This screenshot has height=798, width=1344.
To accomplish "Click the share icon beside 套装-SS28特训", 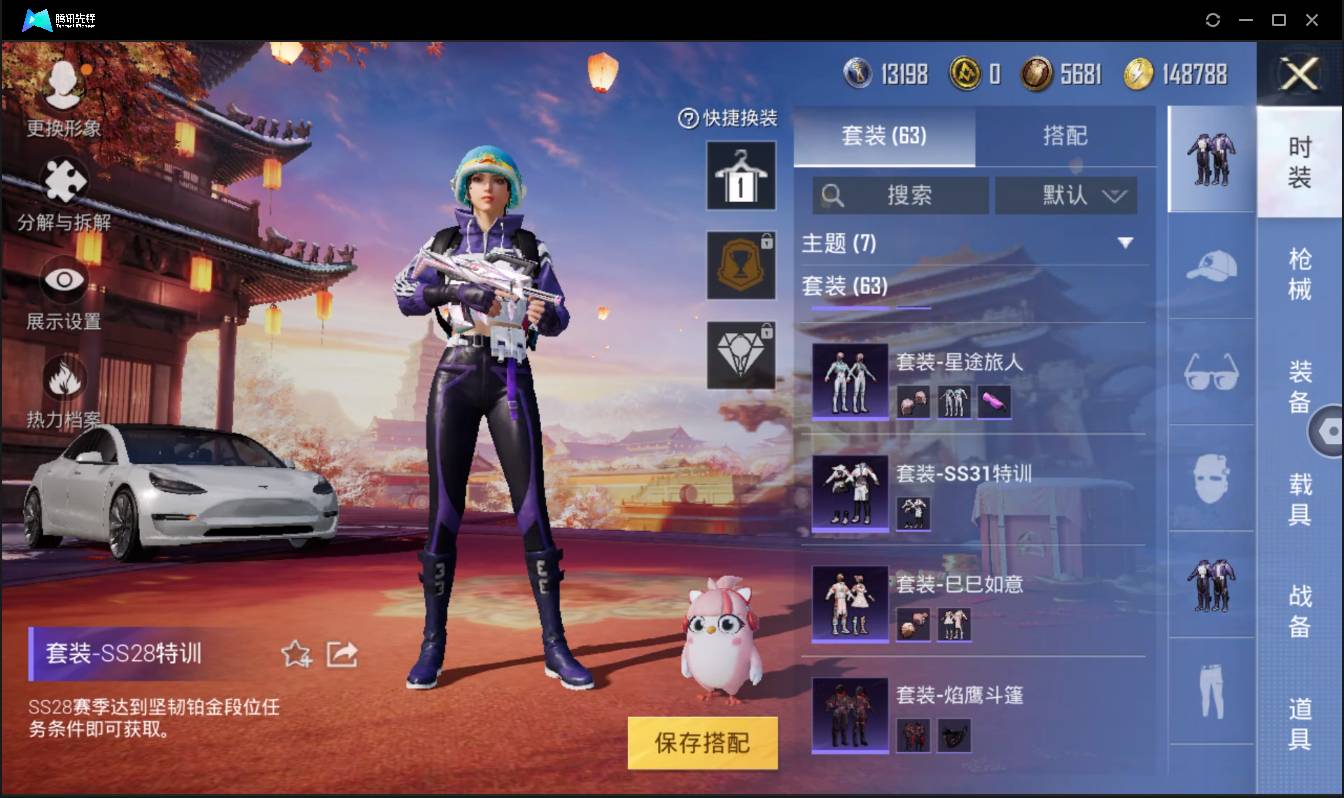I will point(342,652).
